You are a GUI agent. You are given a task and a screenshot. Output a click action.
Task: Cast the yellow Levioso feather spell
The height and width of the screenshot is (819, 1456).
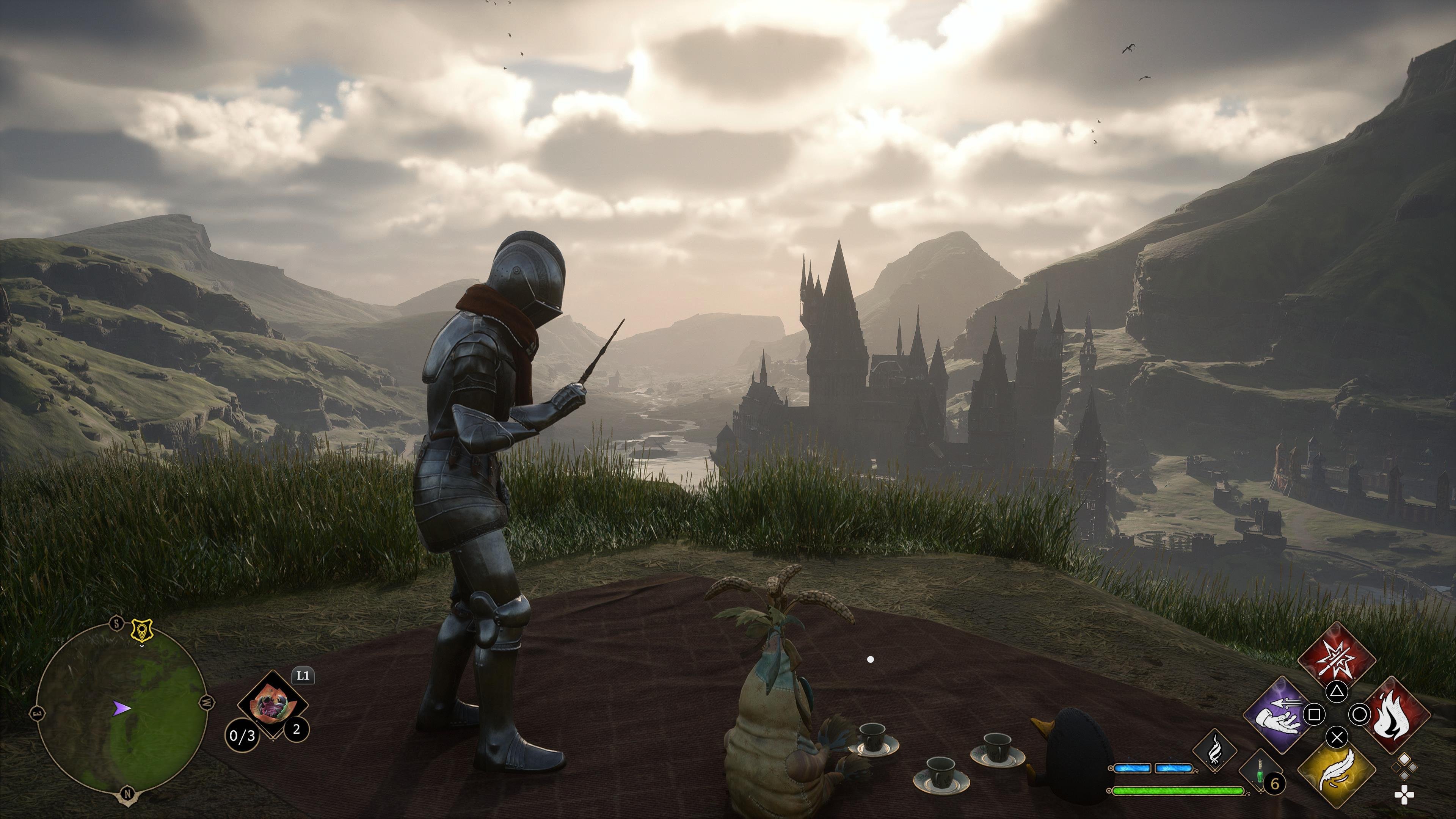coord(1337,772)
